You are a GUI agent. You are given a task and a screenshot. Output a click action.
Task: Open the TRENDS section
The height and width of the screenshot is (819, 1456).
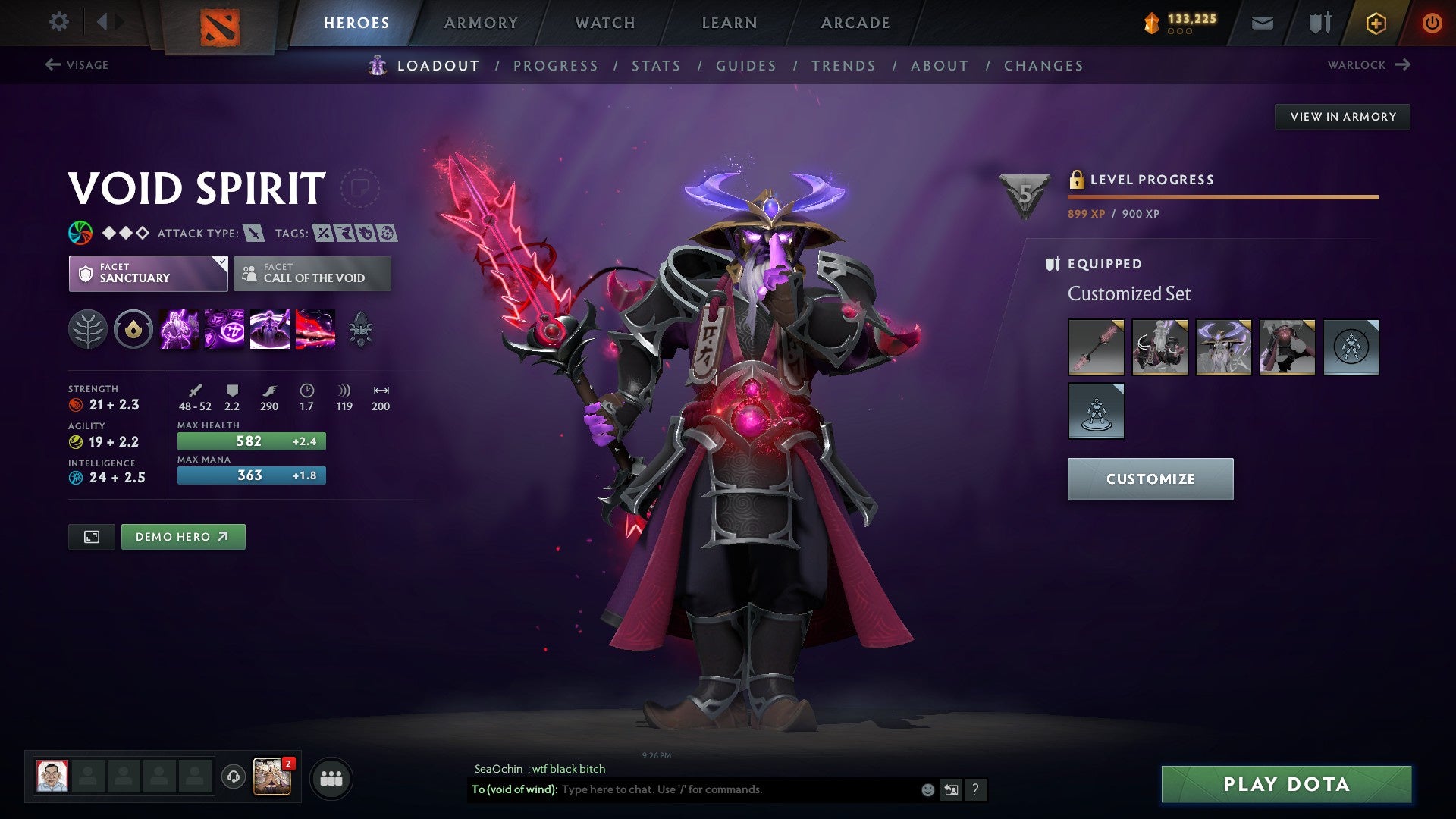(843, 66)
